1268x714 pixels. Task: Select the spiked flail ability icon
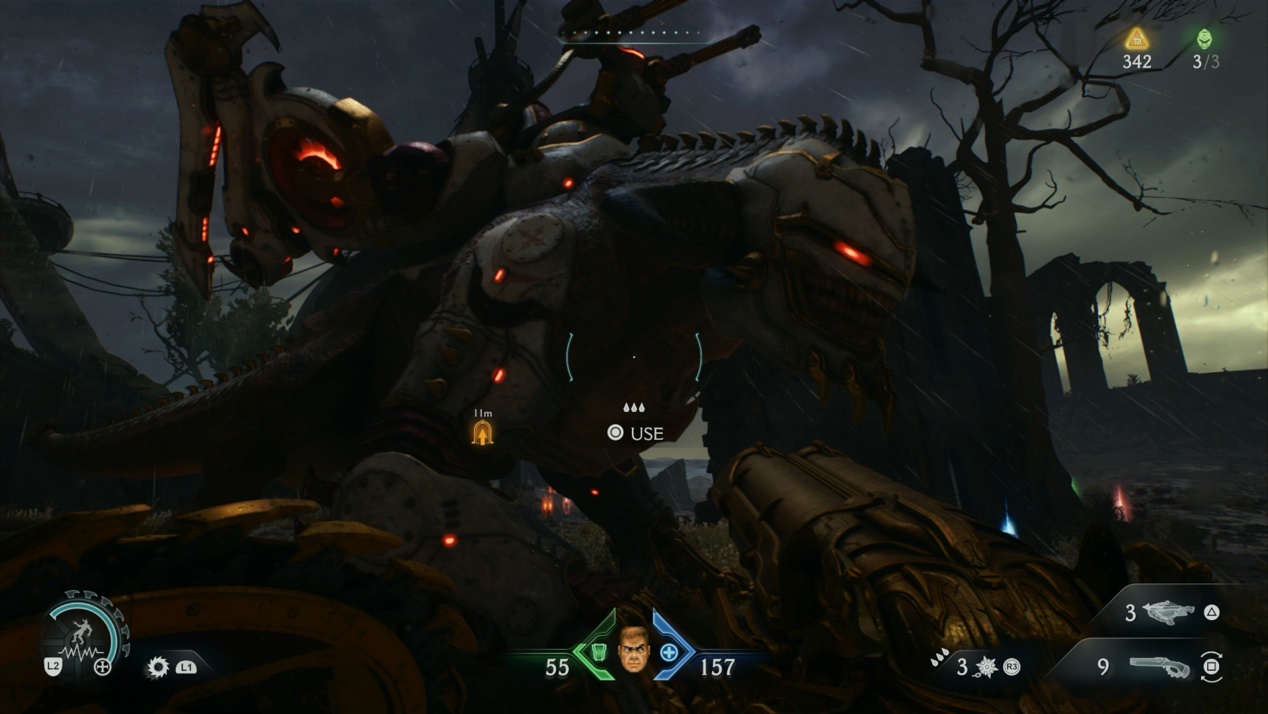point(987,666)
